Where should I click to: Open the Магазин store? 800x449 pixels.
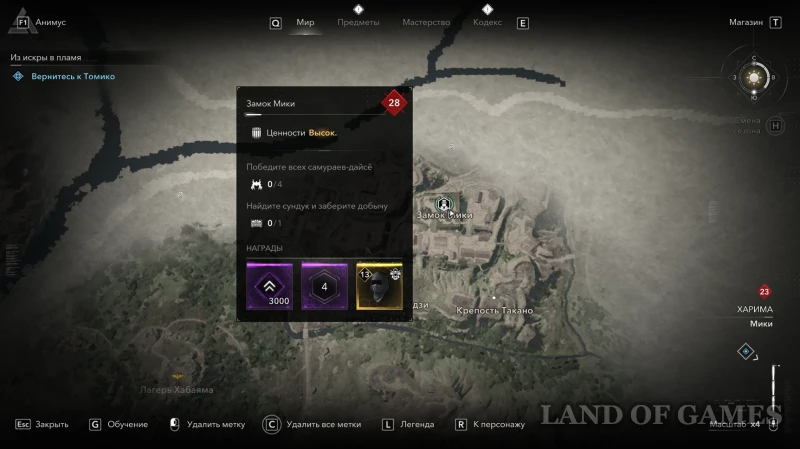click(746, 22)
